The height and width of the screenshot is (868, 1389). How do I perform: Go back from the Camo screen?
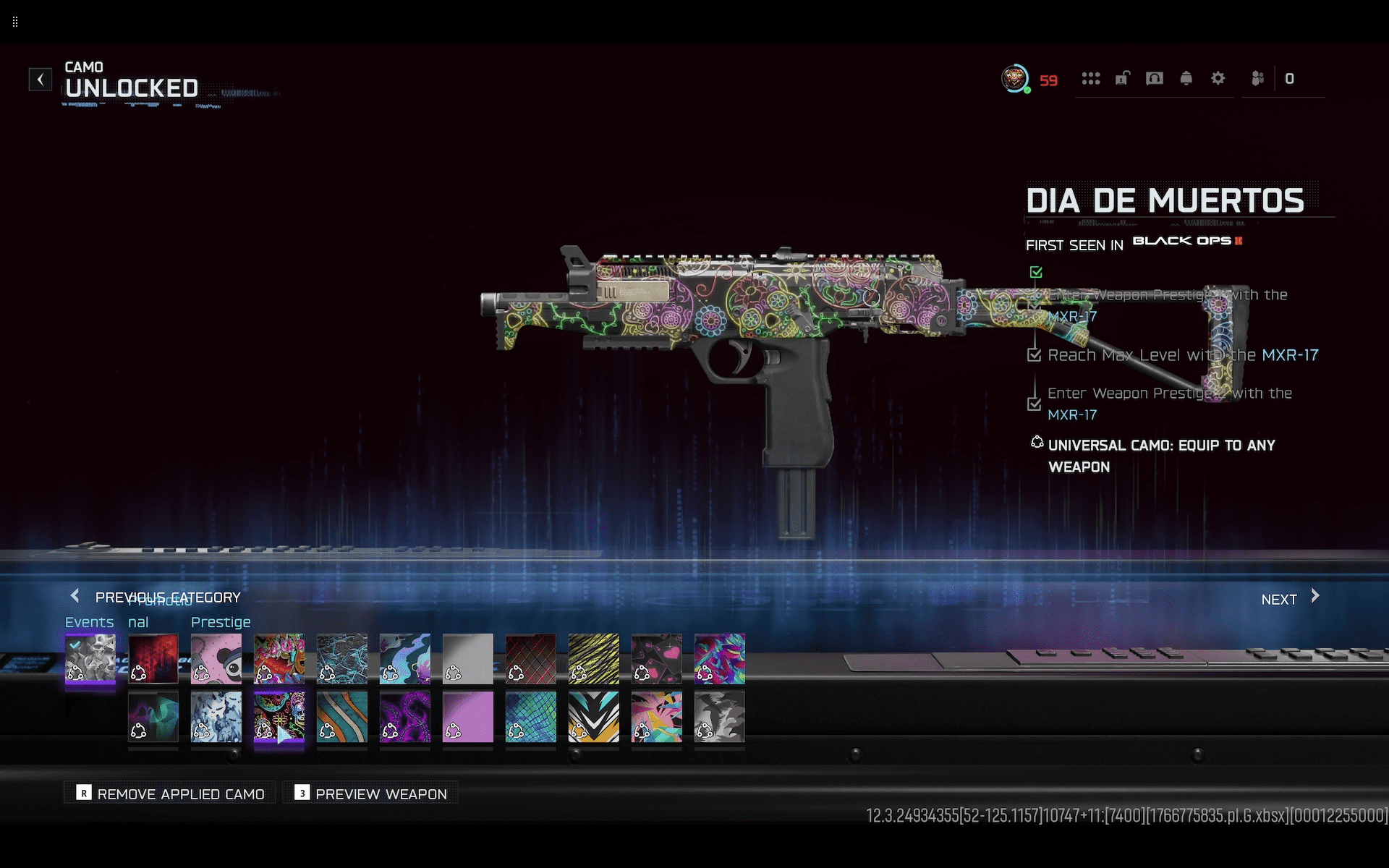(41, 79)
